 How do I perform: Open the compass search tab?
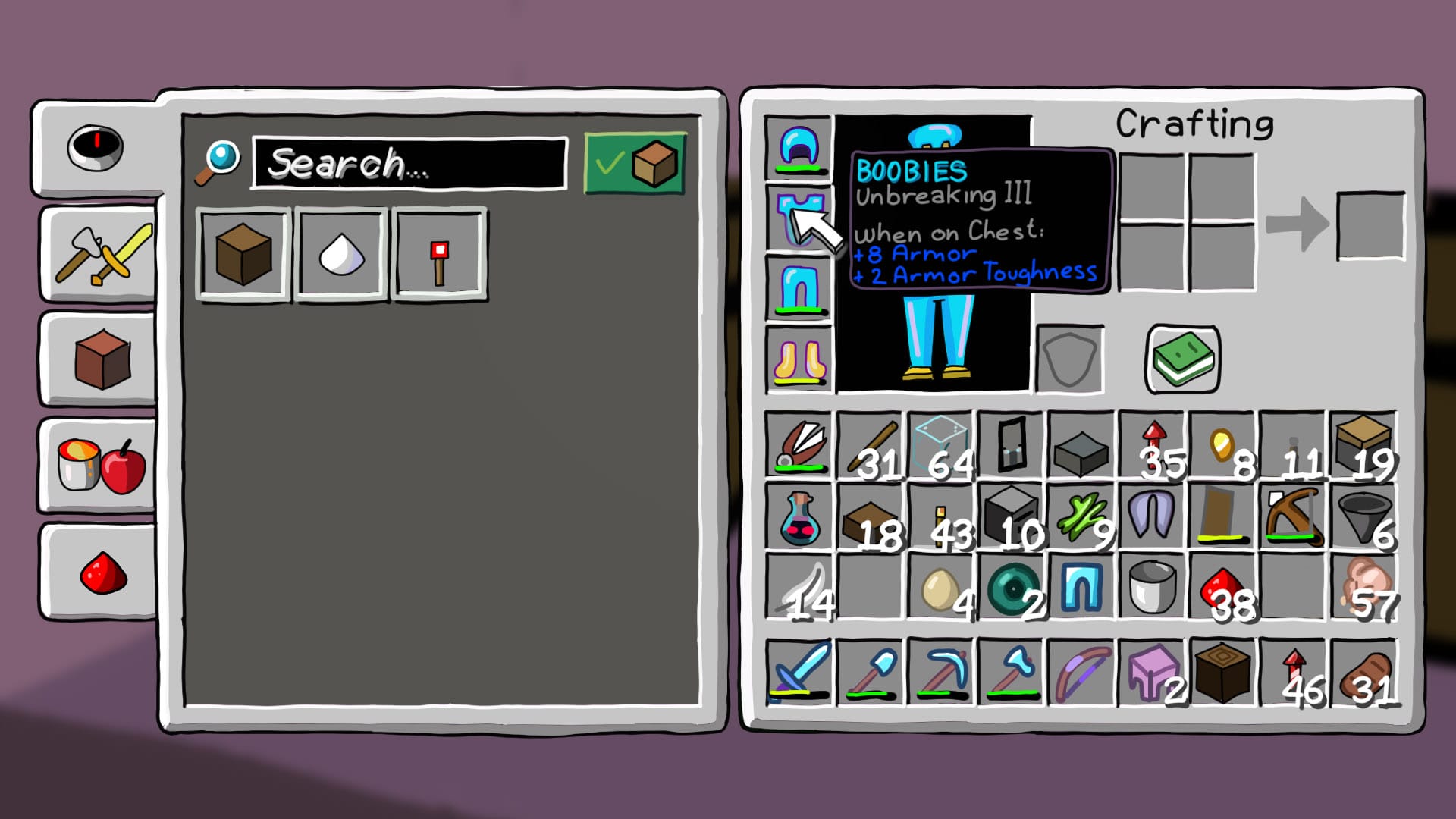tap(96, 147)
